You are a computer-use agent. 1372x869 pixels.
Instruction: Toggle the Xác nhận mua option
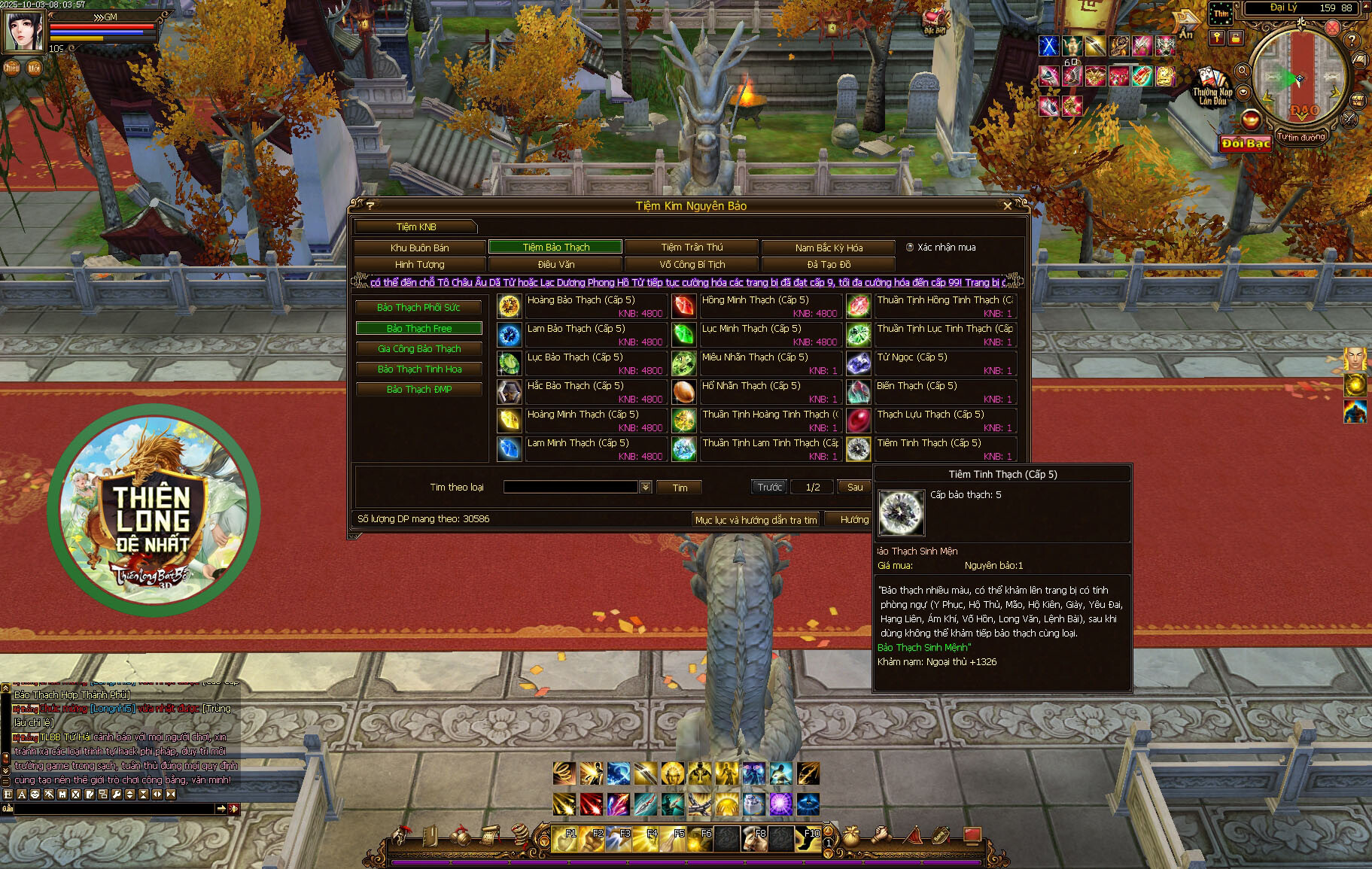910,248
